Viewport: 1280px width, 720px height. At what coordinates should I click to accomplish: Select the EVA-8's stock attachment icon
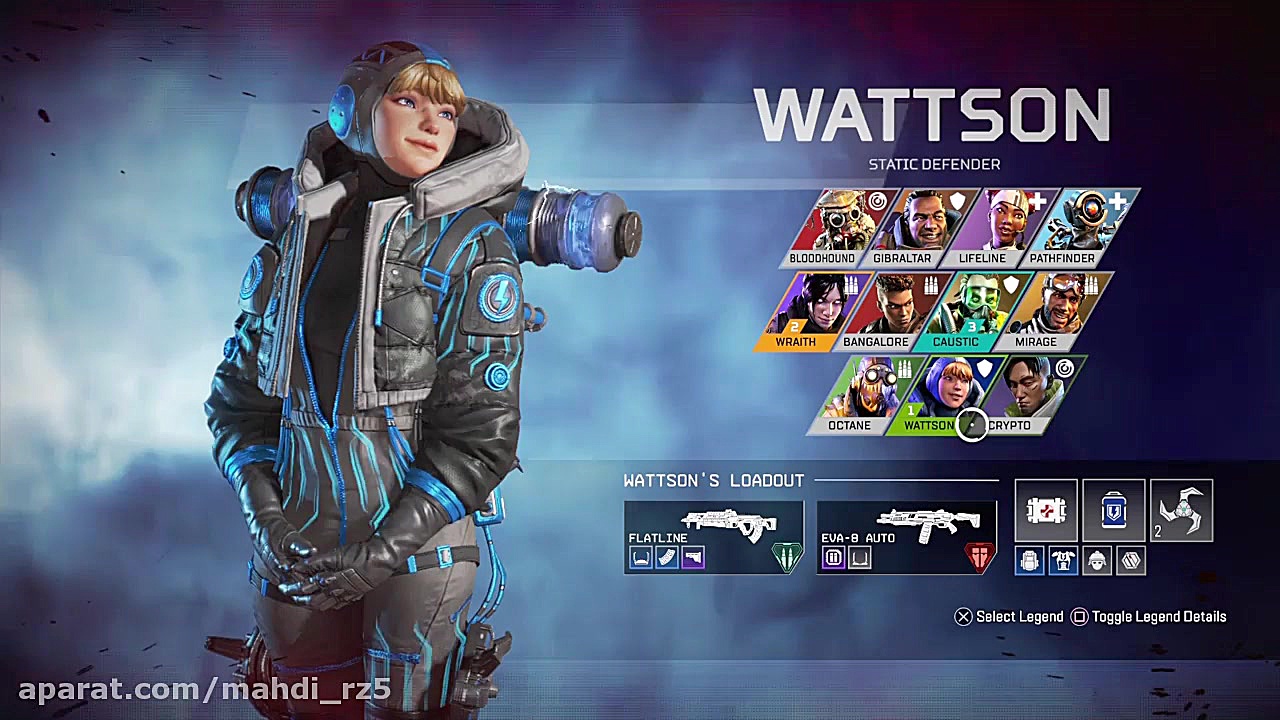[860, 557]
